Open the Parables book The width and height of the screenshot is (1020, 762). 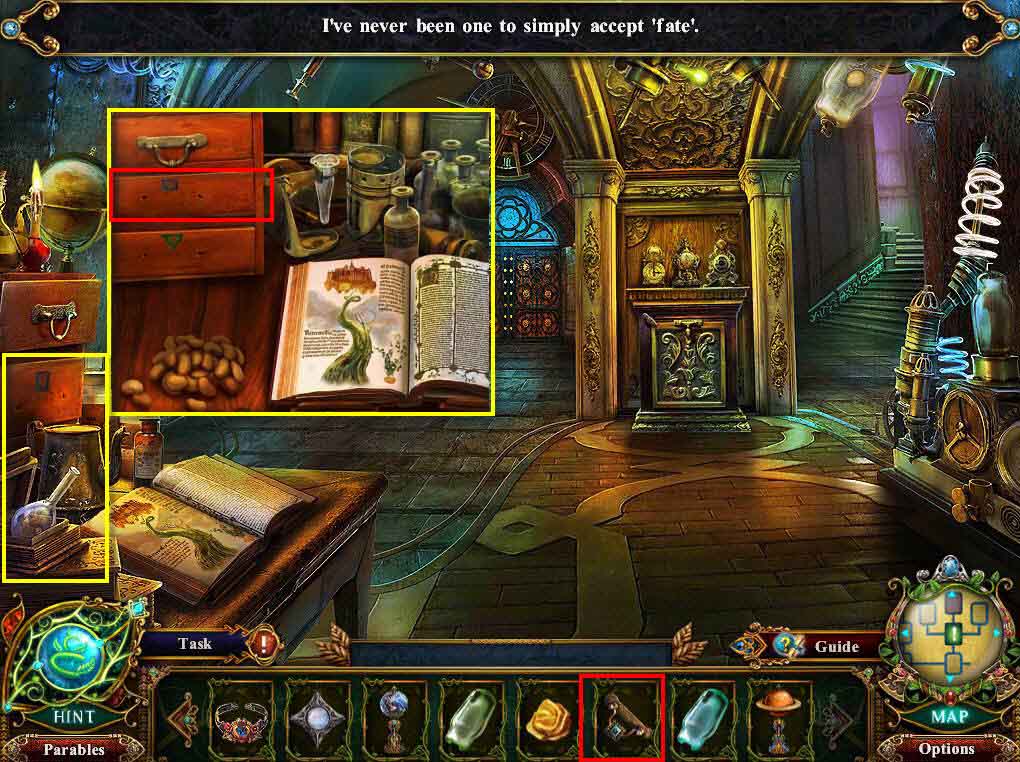(x=73, y=748)
